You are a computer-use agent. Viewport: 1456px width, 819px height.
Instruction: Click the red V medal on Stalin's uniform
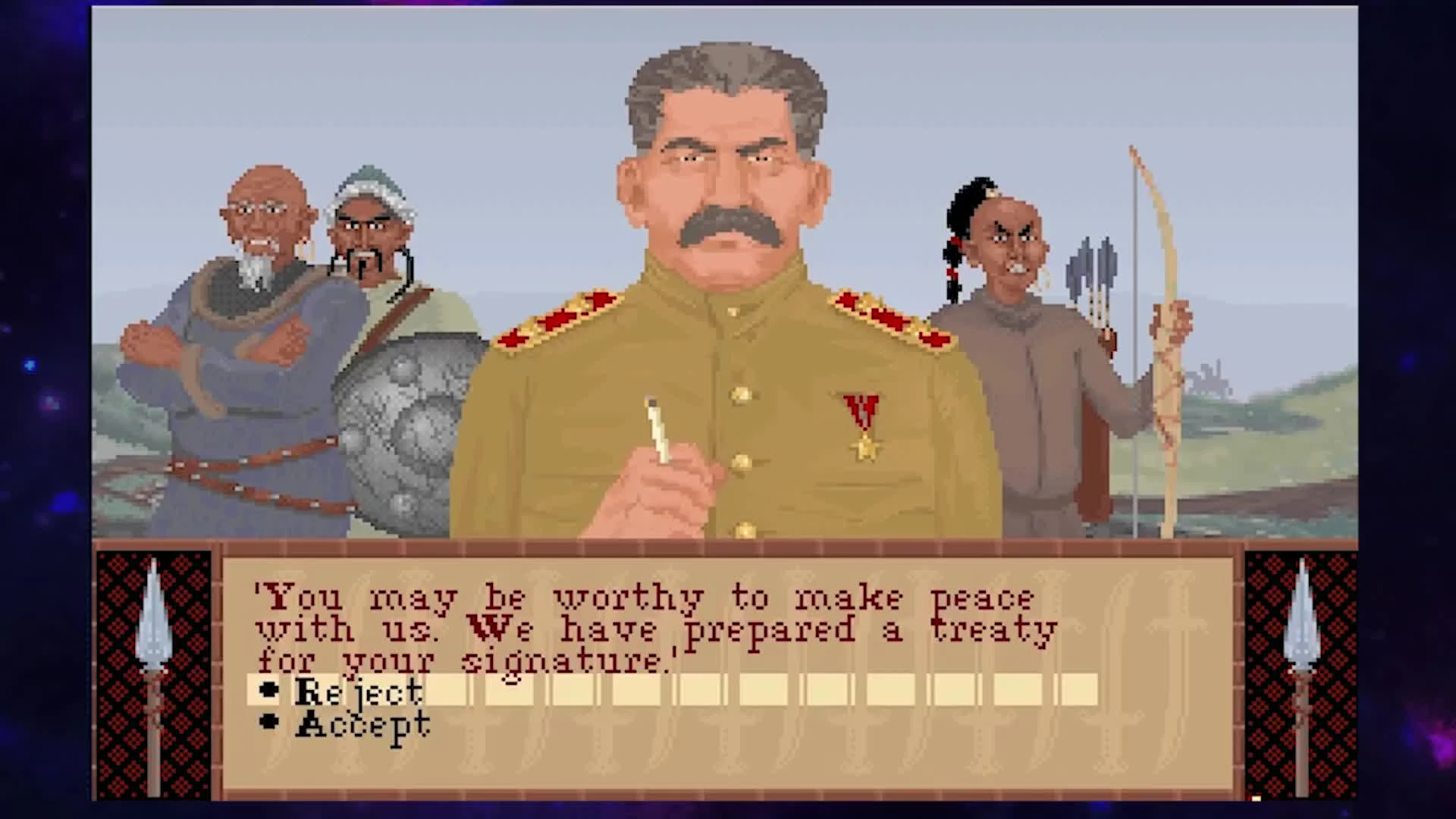click(x=859, y=409)
